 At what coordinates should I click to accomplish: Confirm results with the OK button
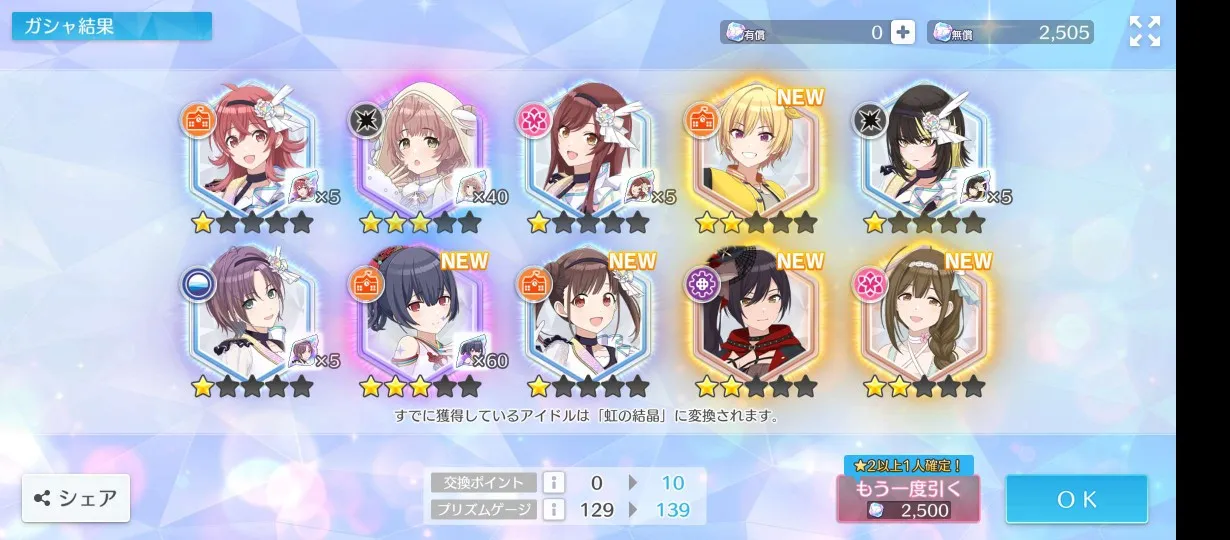coord(1076,499)
